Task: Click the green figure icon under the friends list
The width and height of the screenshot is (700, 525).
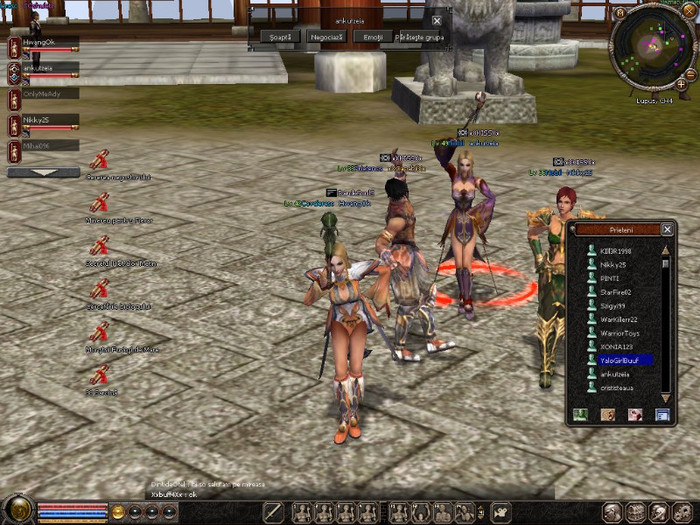Action: tap(580, 414)
